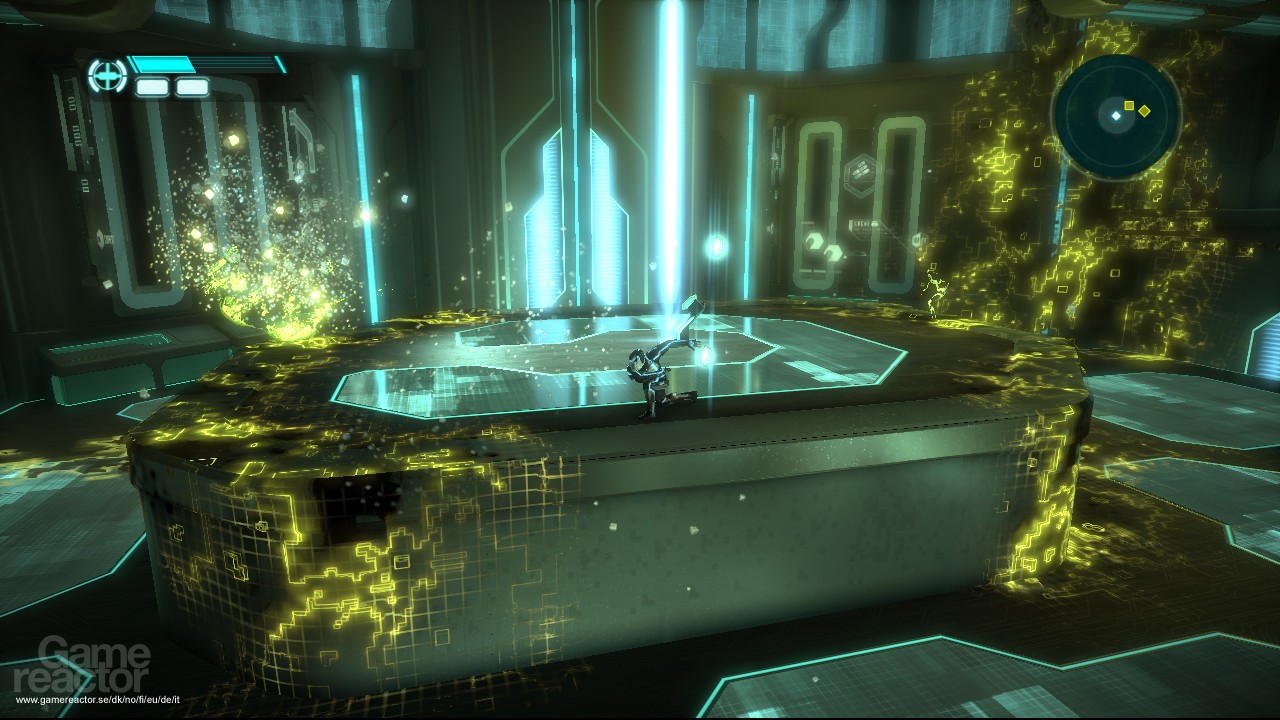Click the white player marker on the minimap
This screenshot has width=1280, height=720.
(x=1116, y=116)
